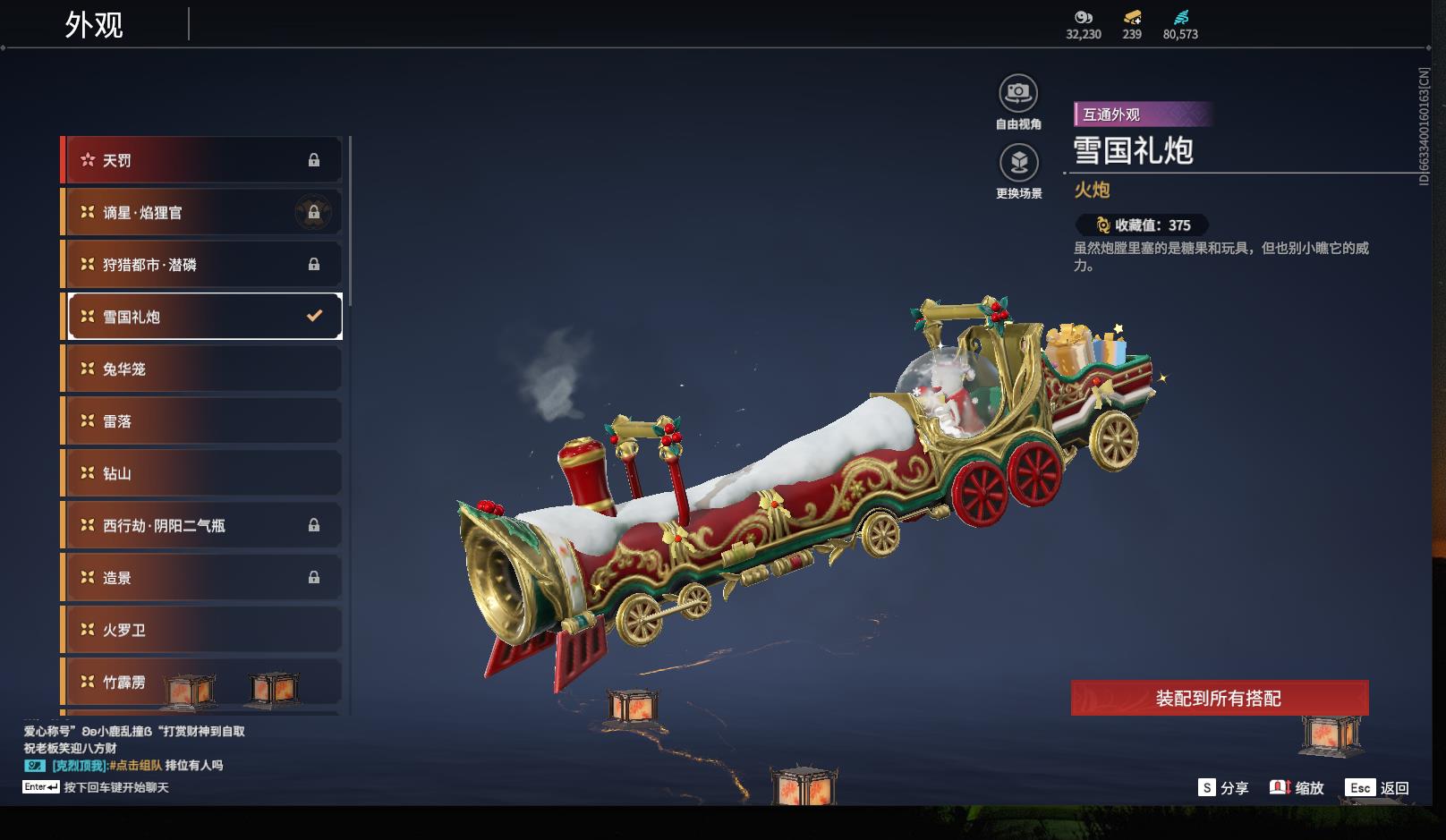Screen dimensions: 1446x840
Task: Select the 雷落 skin entry
Action: click(x=201, y=420)
